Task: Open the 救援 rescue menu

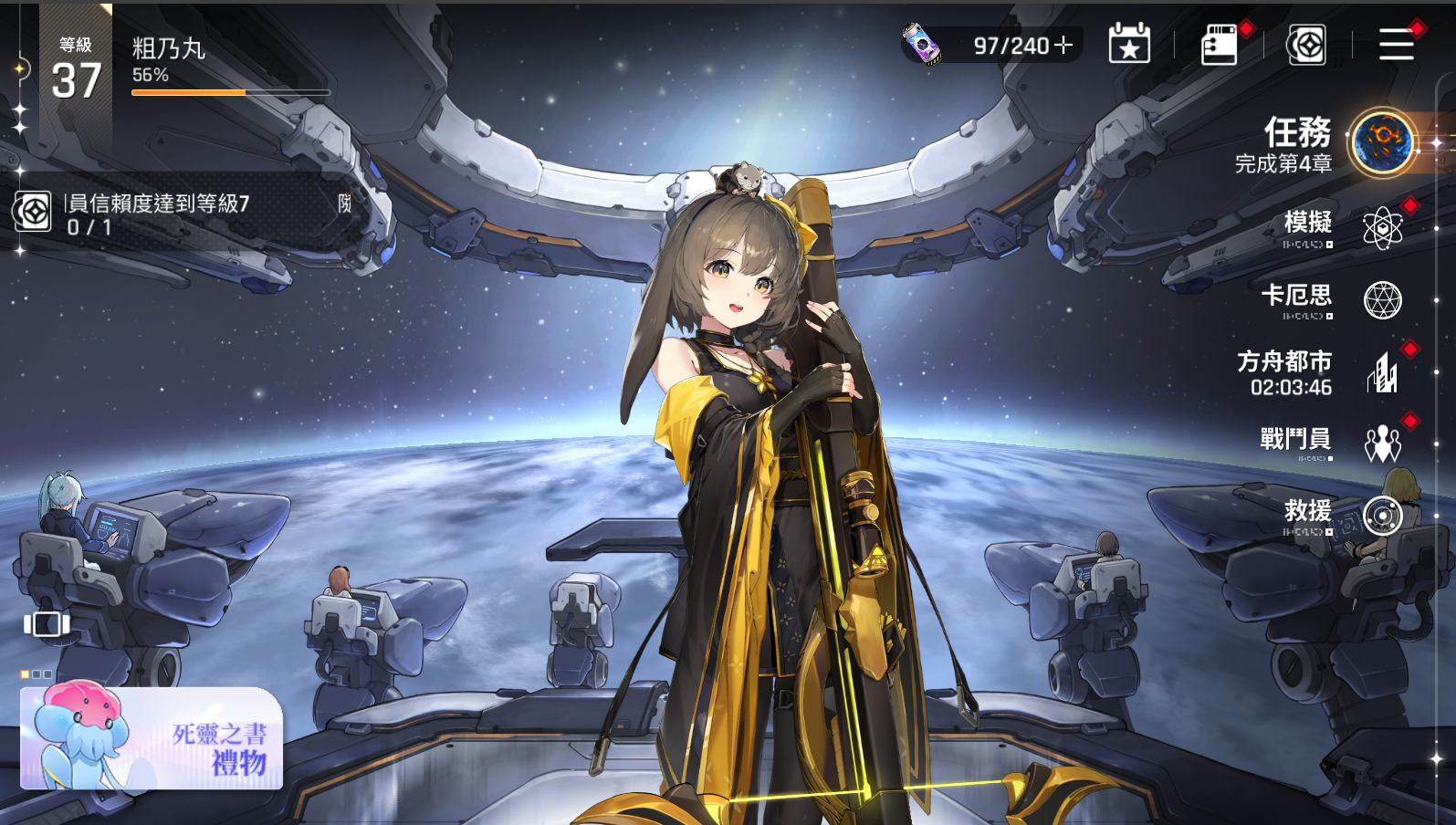Action: click(x=1382, y=516)
